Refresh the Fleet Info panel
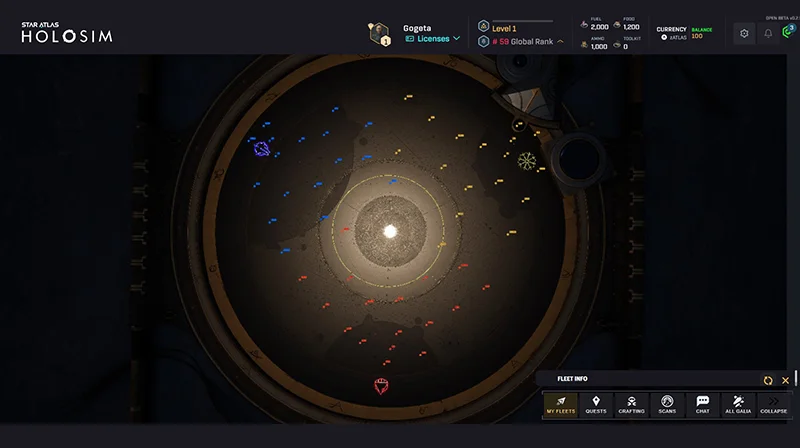The image size is (800, 448). click(768, 380)
